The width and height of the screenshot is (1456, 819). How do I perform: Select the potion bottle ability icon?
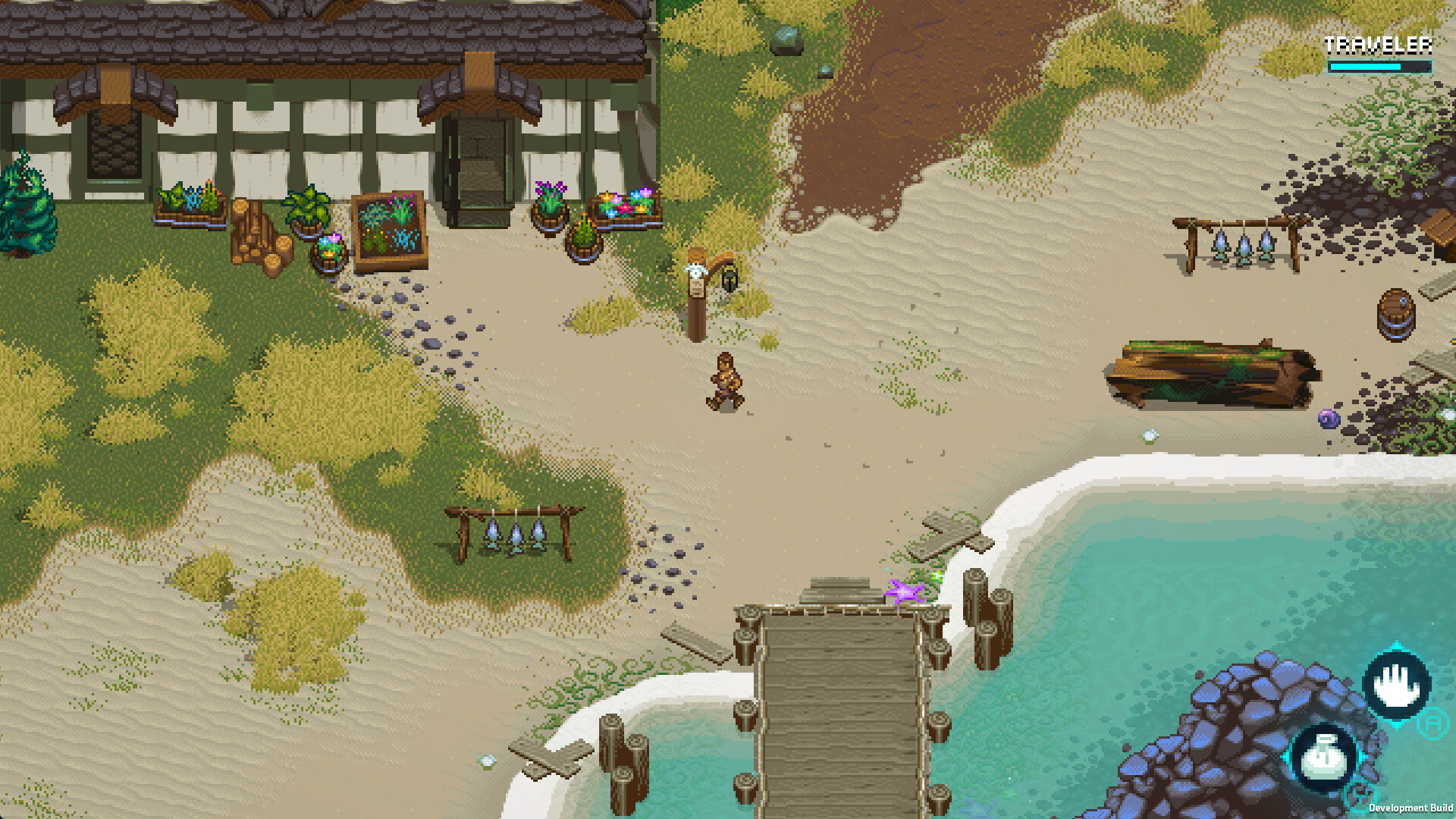(x=1323, y=758)
